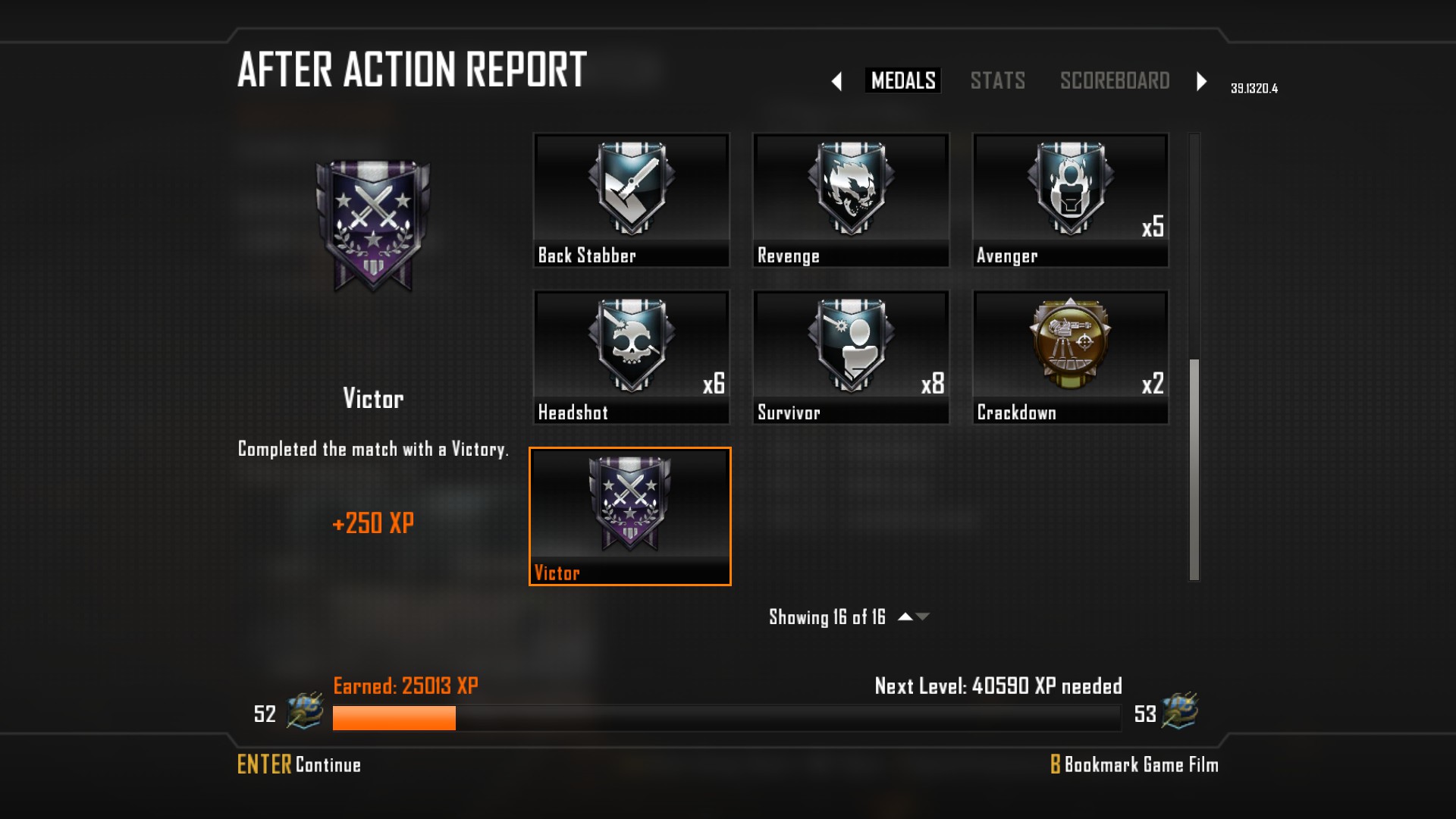This screenshot has height=819, width=1456.
Task: Select the Medals tab
Action: [902, 80]
